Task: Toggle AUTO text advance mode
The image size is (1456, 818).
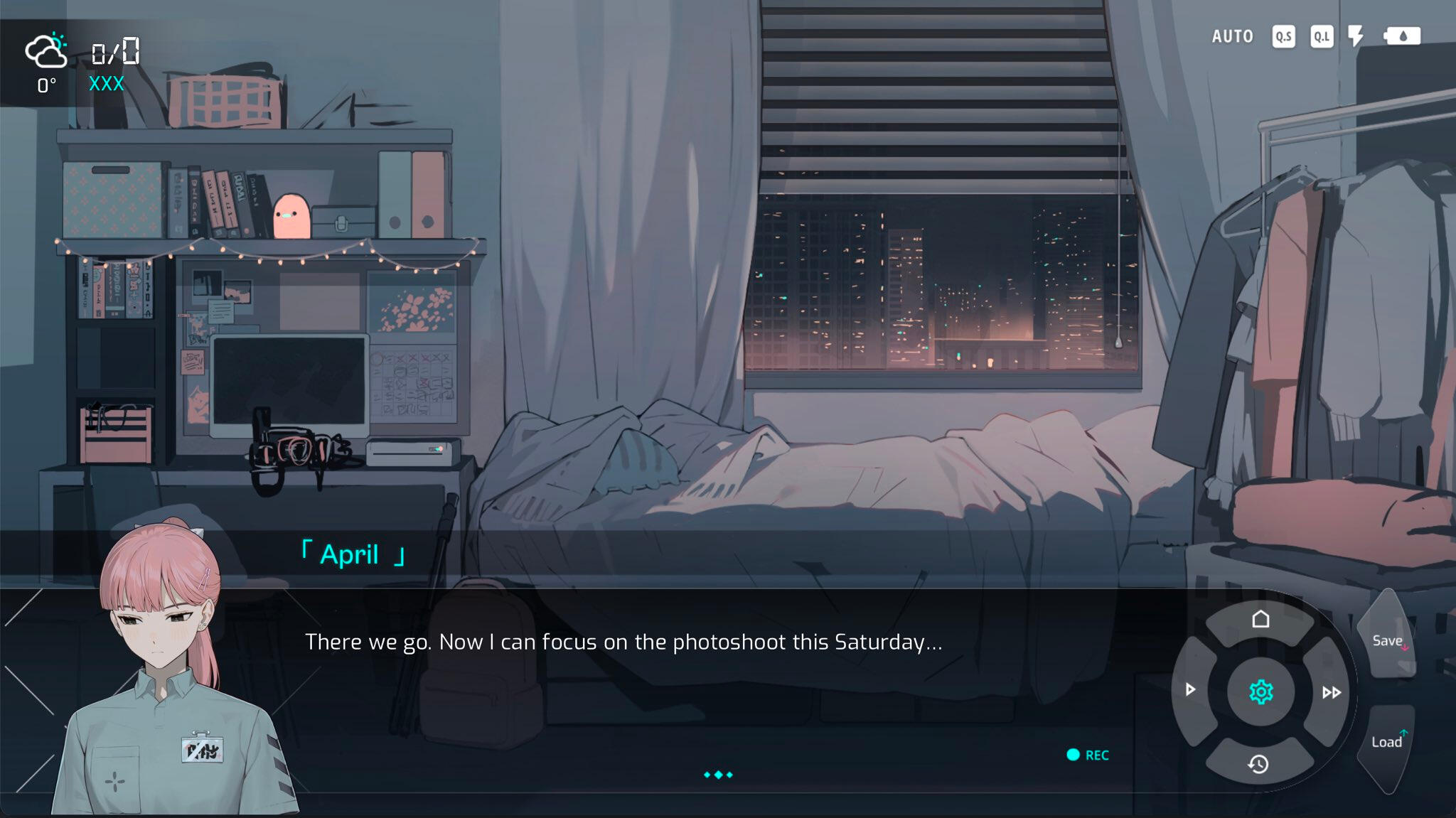Action: (1232, 36)
